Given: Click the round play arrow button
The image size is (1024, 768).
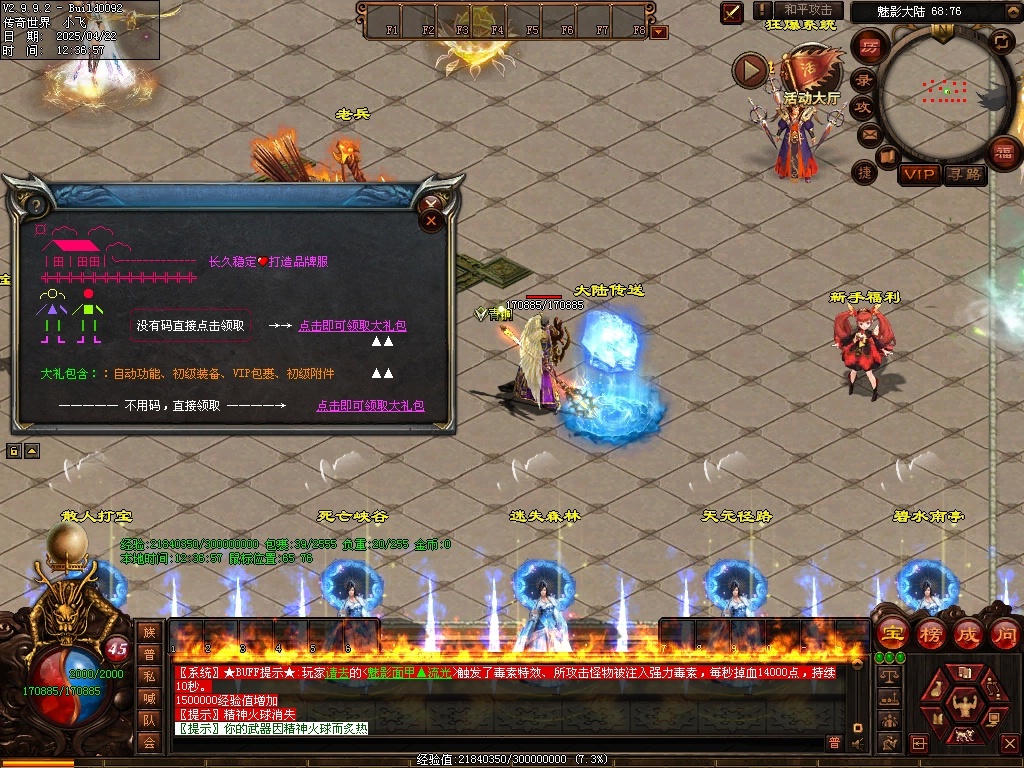Looking at the screenshot, I should [750, 70].
